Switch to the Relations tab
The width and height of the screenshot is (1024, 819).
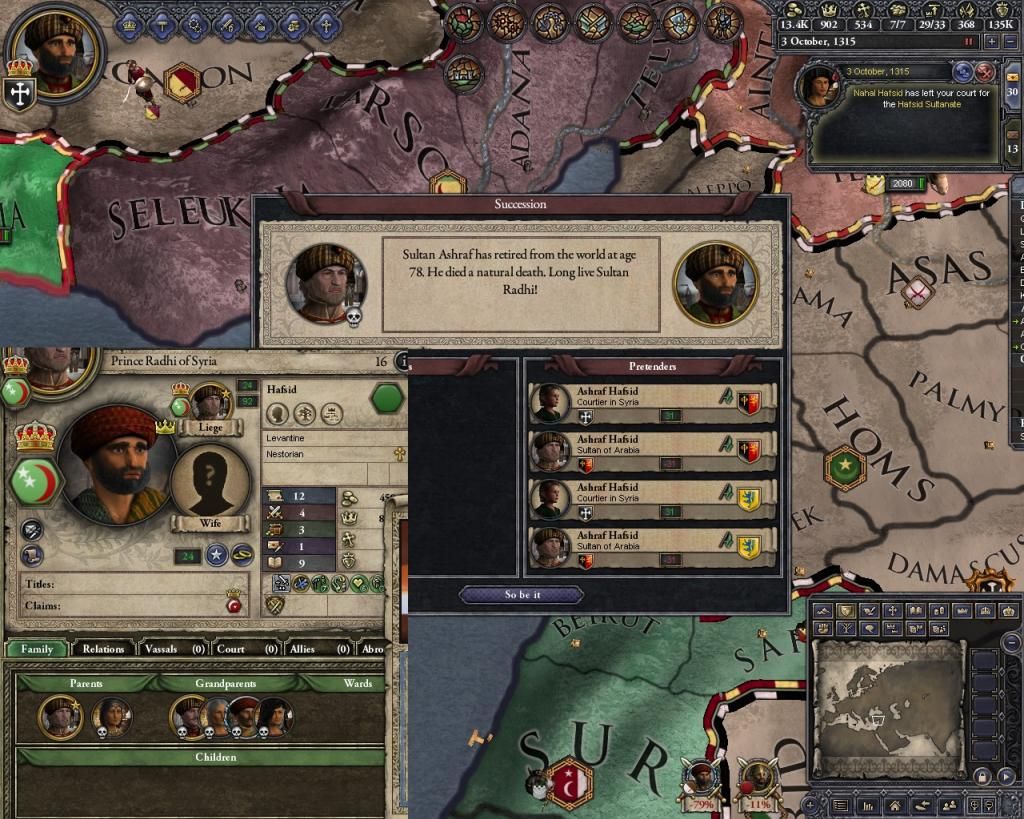(103, 649)
